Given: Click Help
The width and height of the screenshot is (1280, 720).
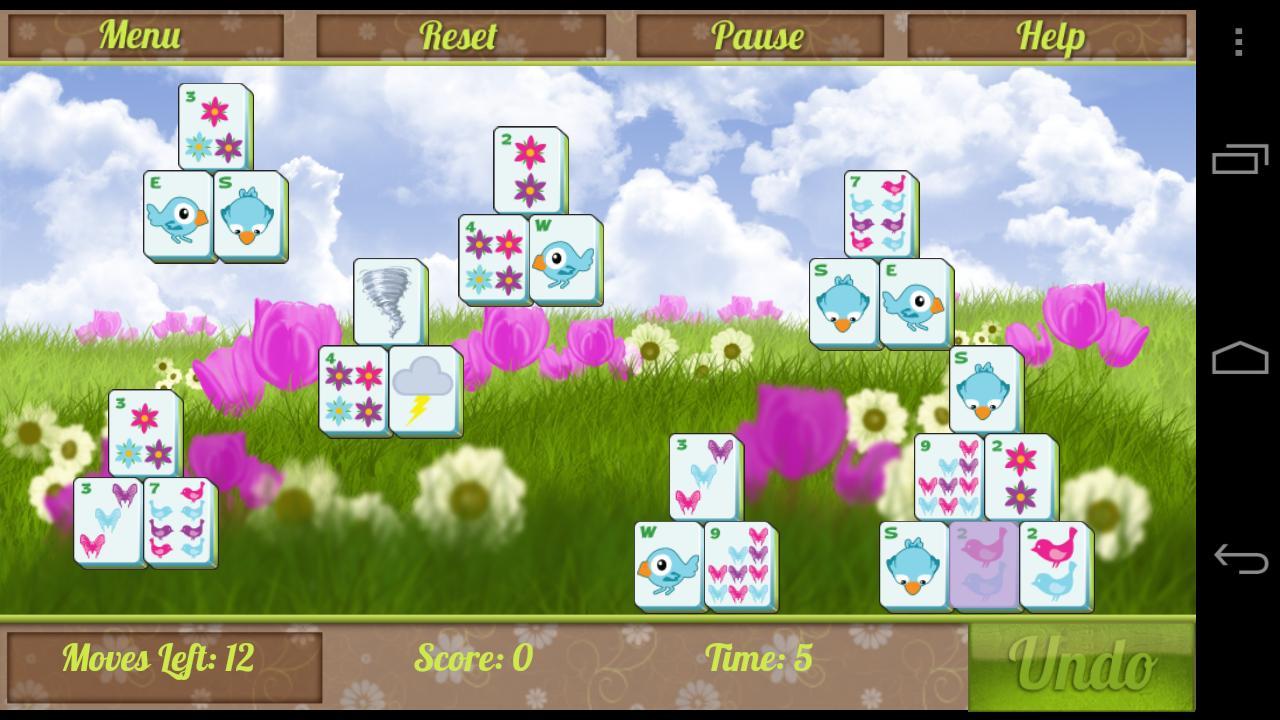Looking at the screenshot, I should click(x=1051, y=35).
